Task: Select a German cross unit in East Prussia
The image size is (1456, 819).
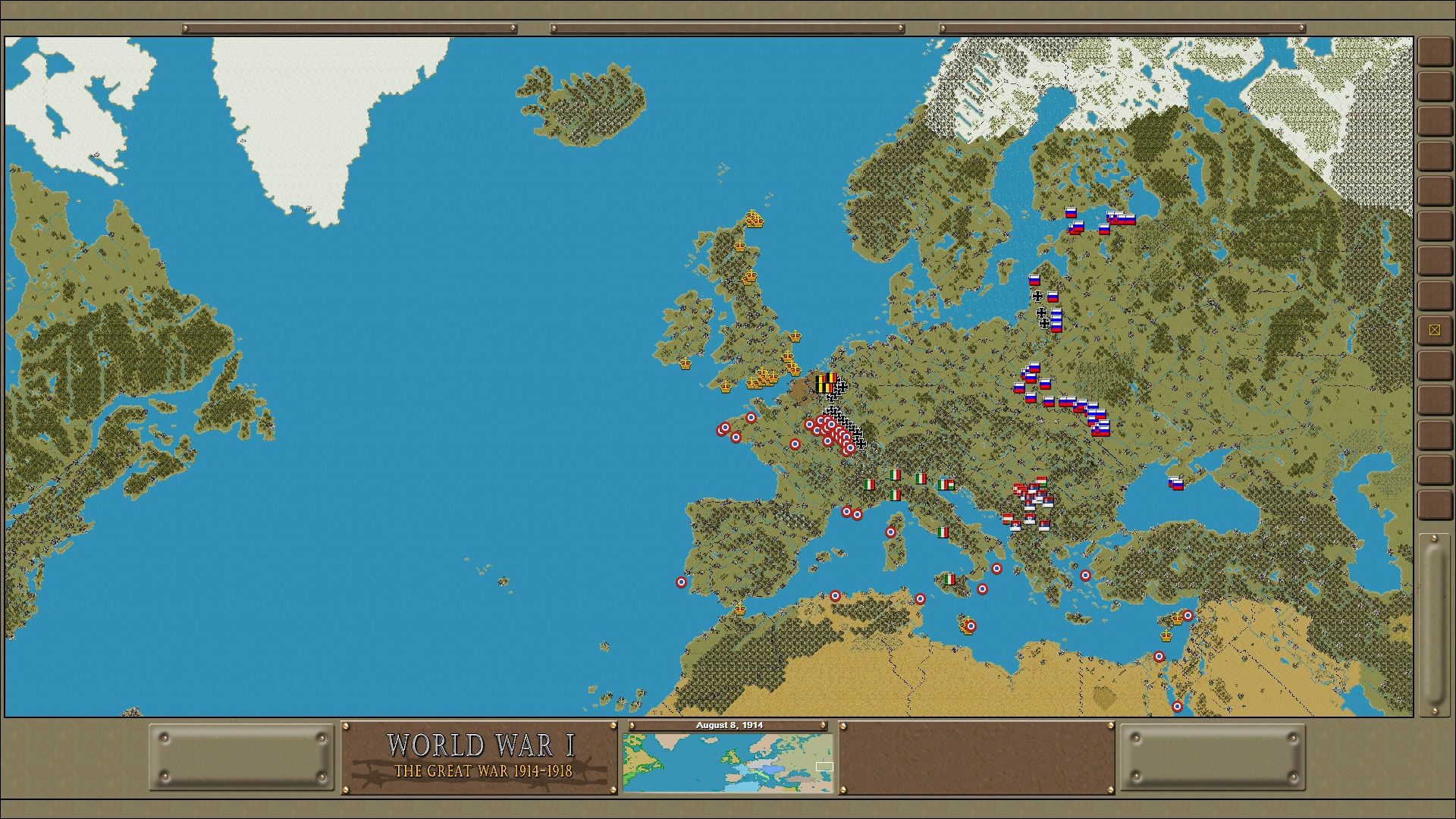Action: tap(1038, 297)
